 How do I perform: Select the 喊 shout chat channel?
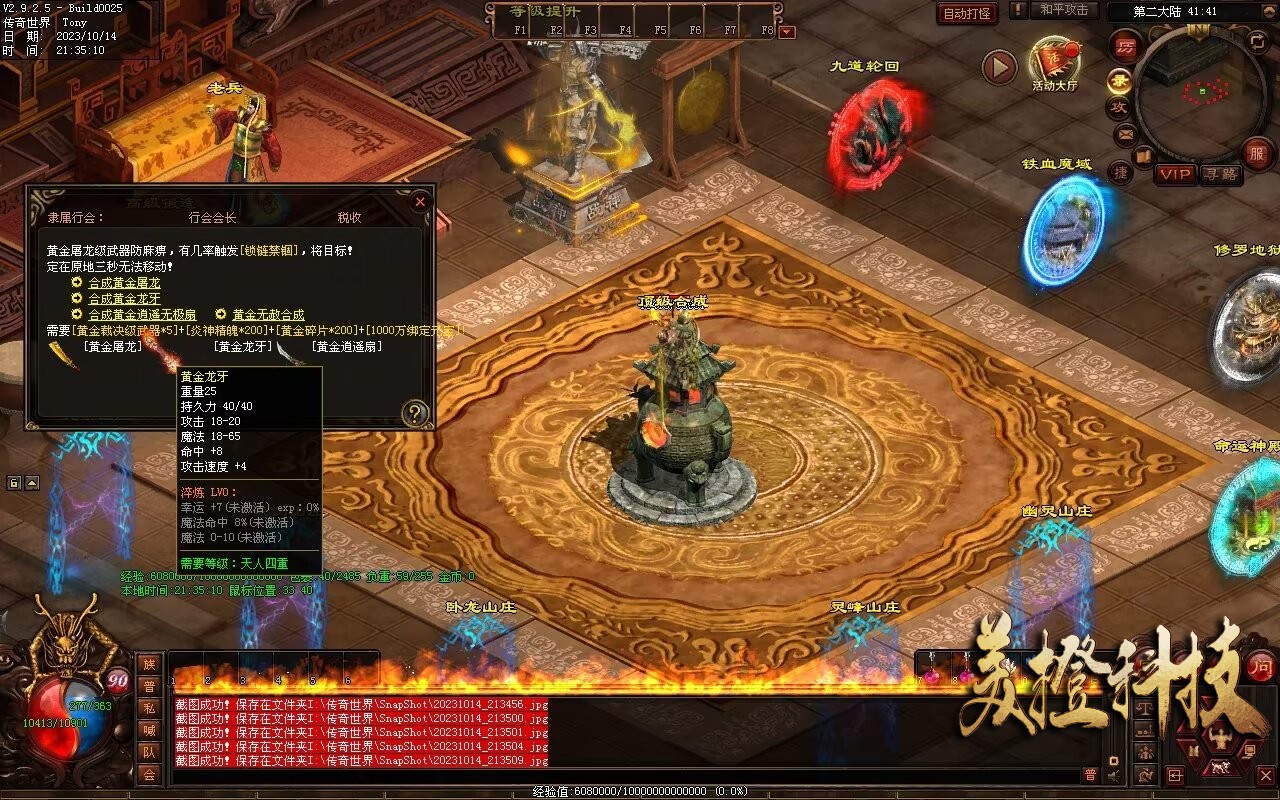(x=149, y=730)
